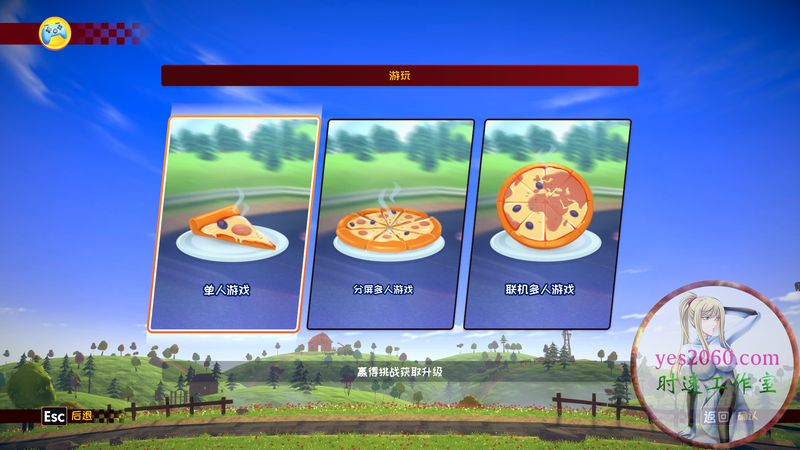800x450 pixels.
Task: Choose the 分屏多人游戏 split-screen card
Action: (x=390, y=224)
